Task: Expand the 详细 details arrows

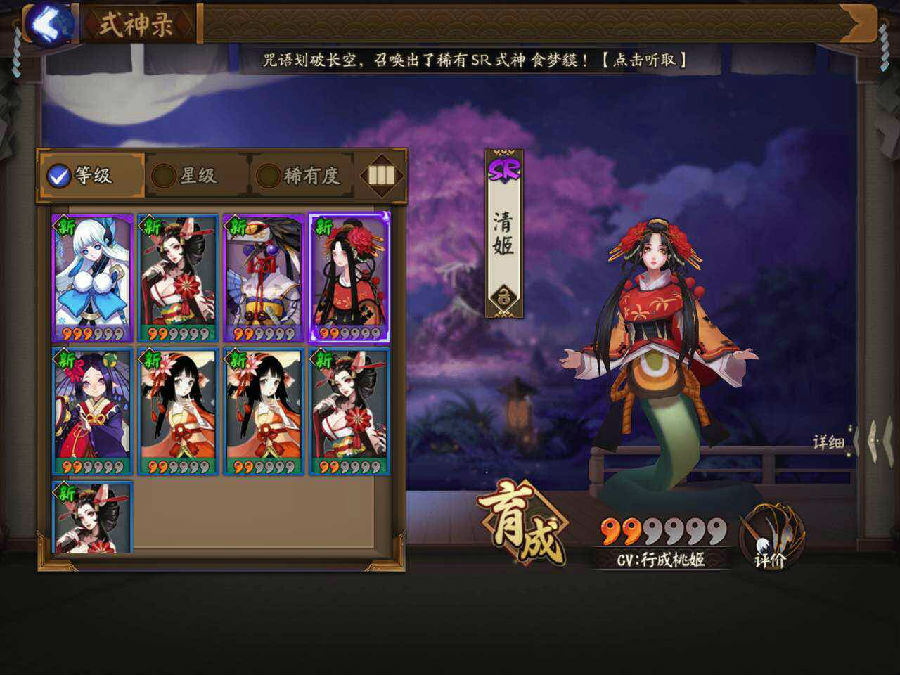Action: point(853,441)
